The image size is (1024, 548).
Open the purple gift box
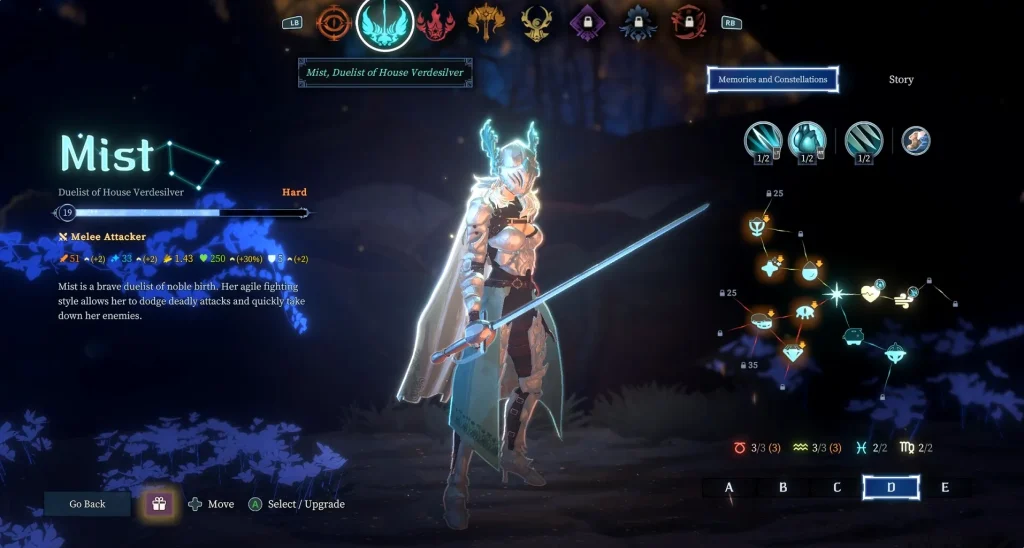click(158, 504)
